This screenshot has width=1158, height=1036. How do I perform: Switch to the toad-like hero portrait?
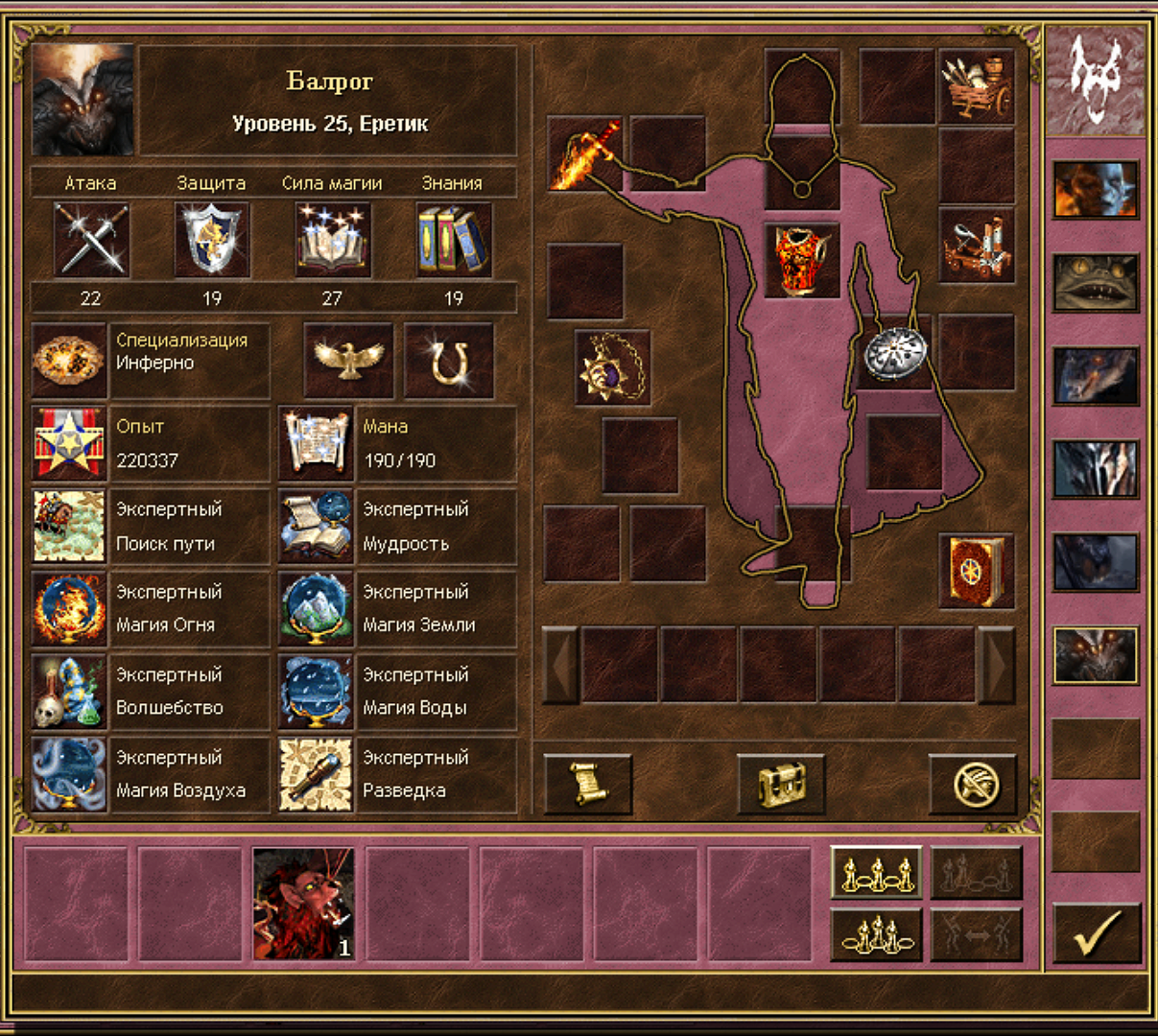point(1095,283)
